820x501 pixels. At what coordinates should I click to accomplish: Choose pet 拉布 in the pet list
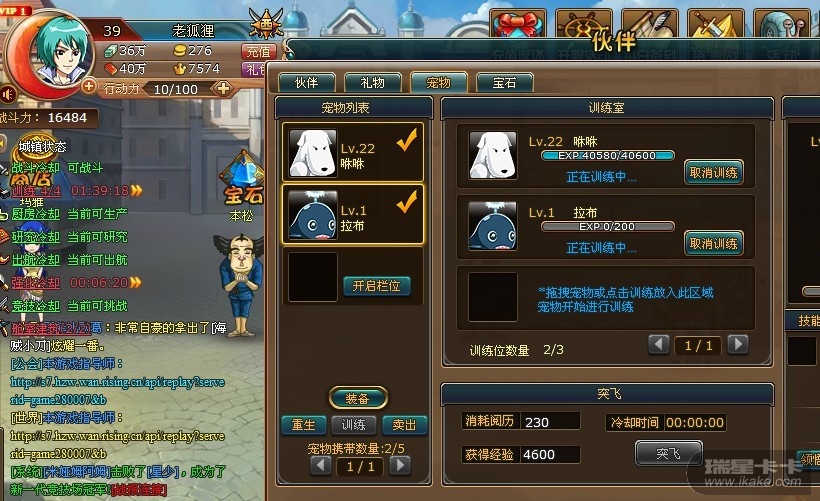(x=353, y=215)
